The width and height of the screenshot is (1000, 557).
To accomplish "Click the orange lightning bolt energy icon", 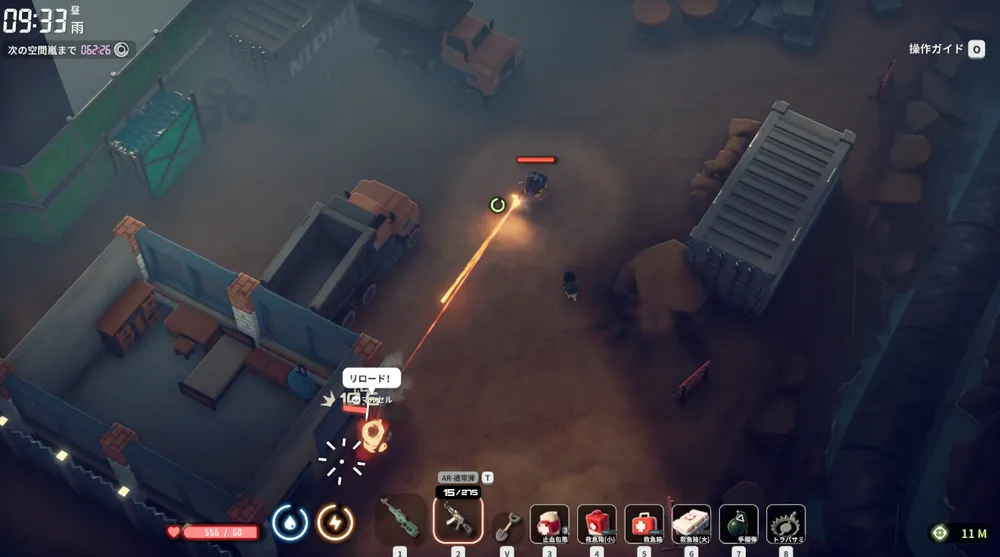I will coord(335,522).
